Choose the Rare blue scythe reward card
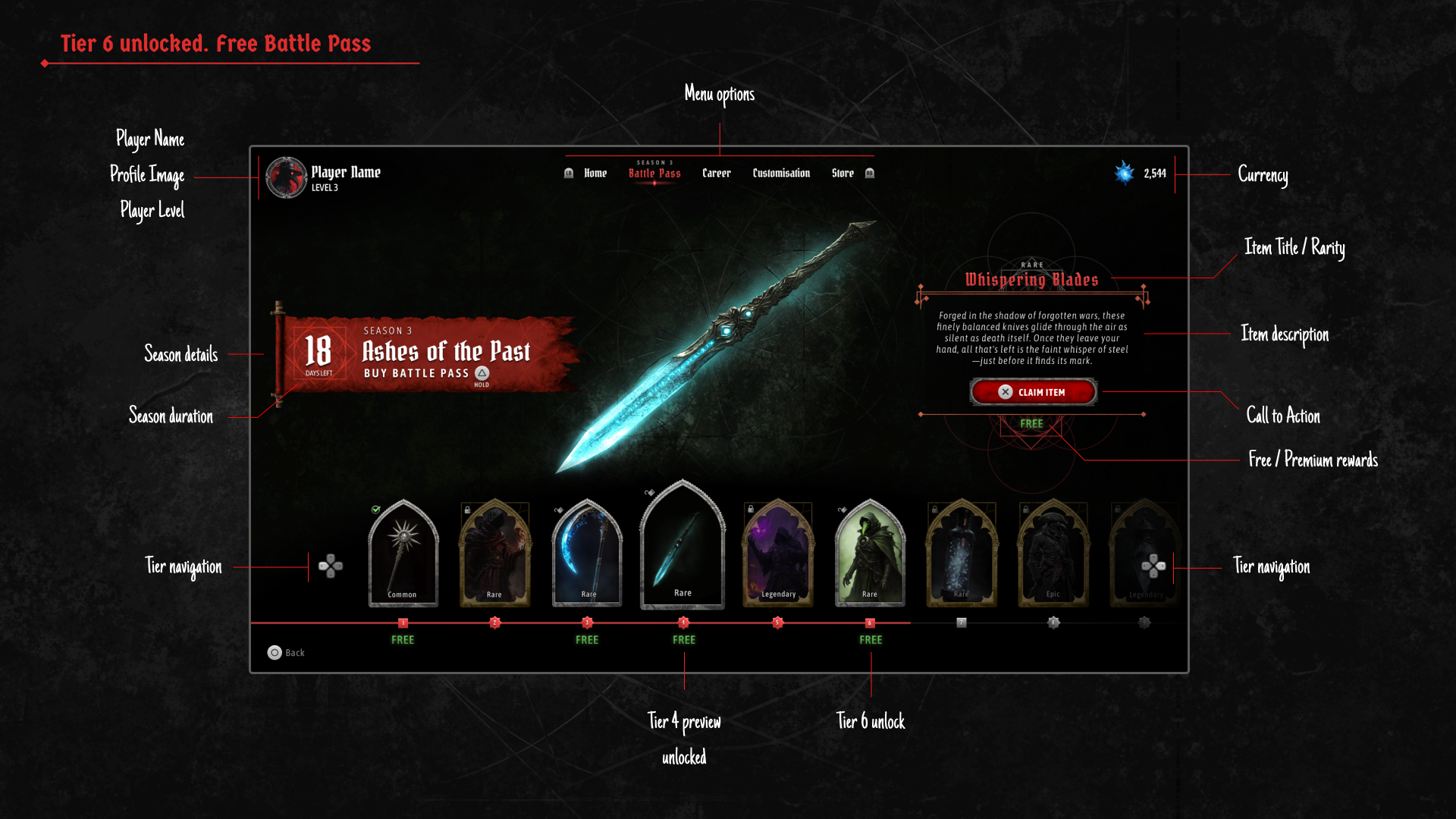1456x819 pixels. (x=587, y=554)
